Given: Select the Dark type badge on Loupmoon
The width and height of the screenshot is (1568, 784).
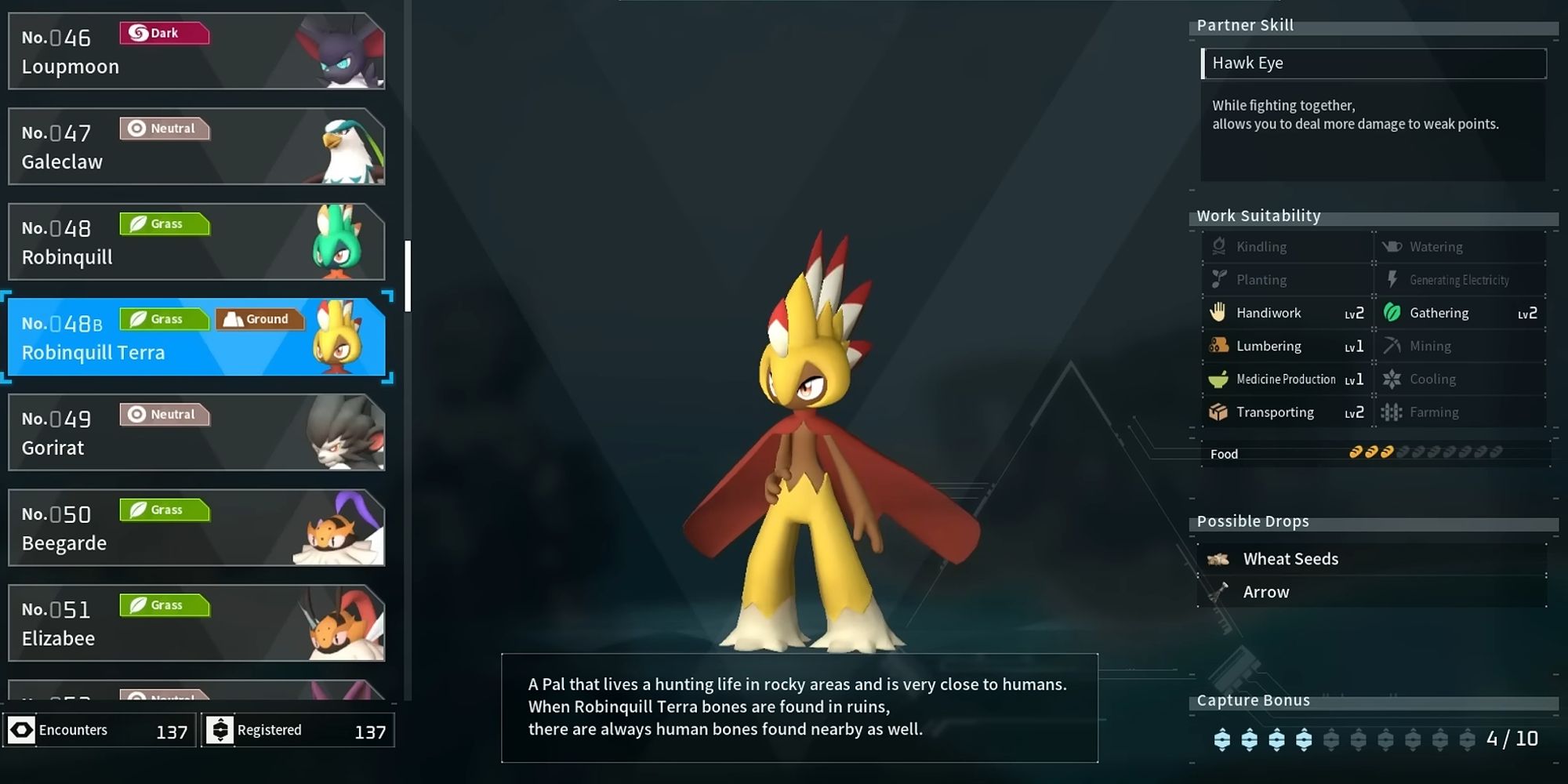Looking at the screenshot, I should [x=163, y=33].
